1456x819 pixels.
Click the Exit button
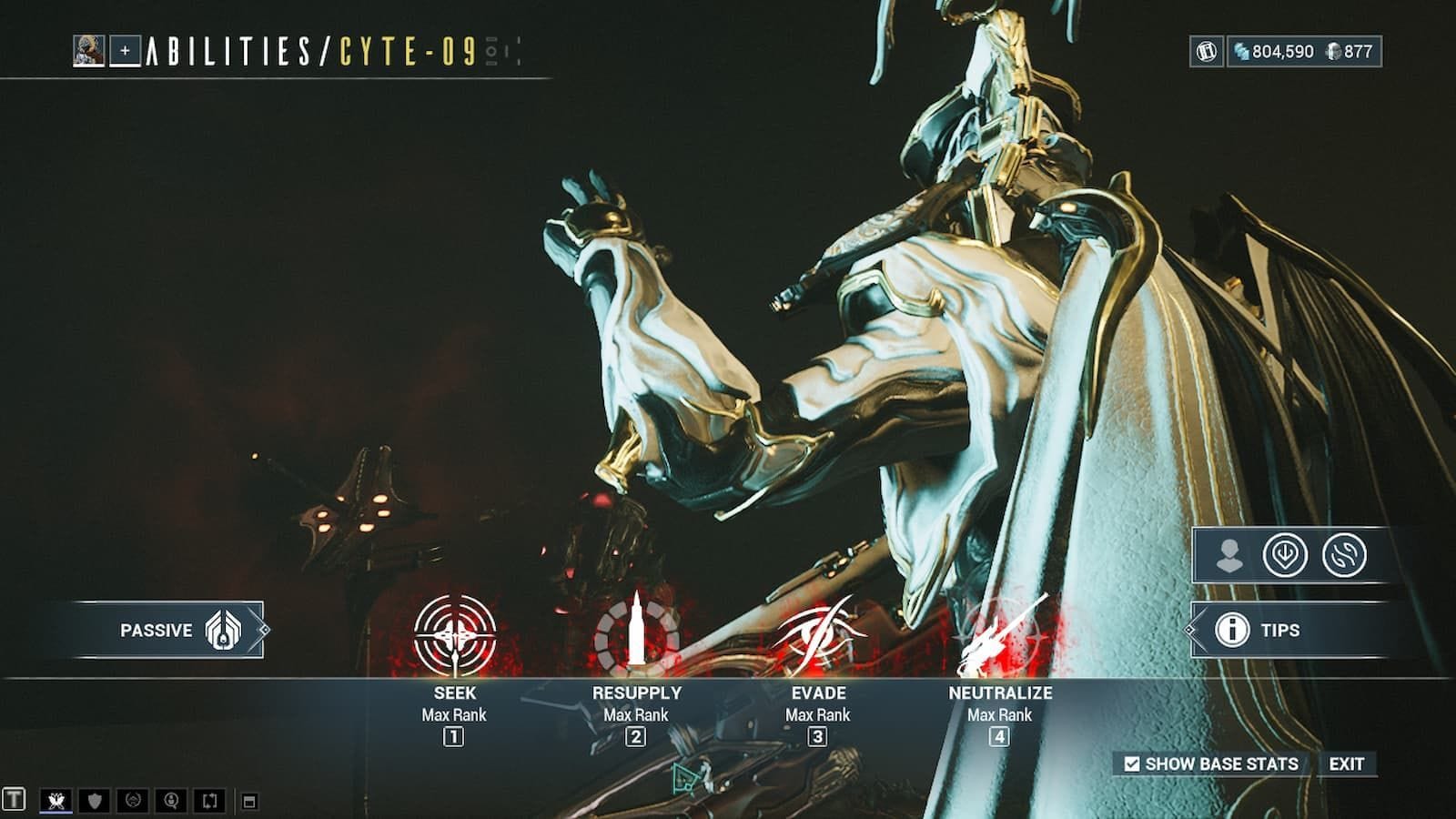(x=1346, y=764)
